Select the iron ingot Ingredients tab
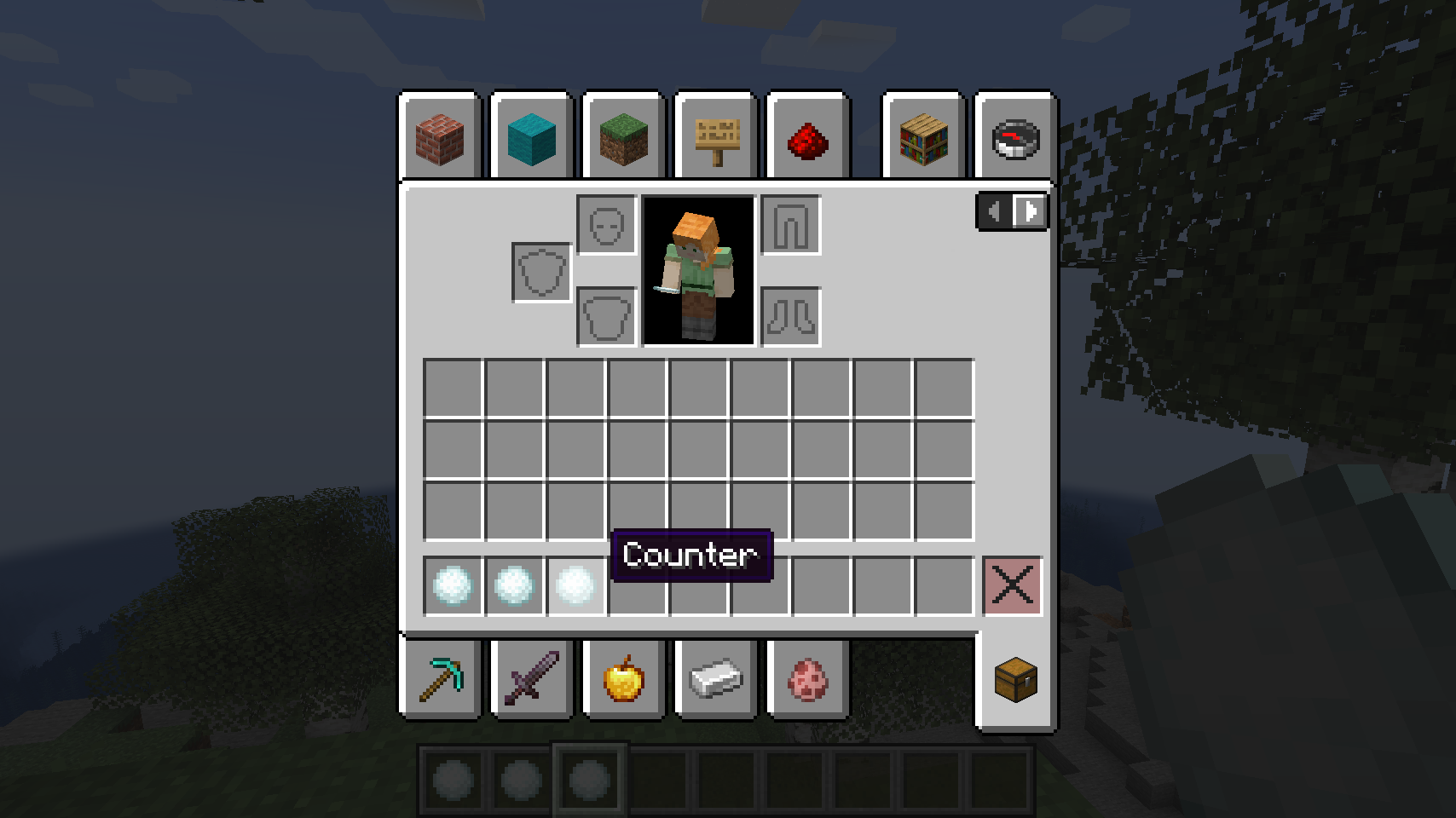Screen dimensions: 1456x818 (x=715, y=679)
